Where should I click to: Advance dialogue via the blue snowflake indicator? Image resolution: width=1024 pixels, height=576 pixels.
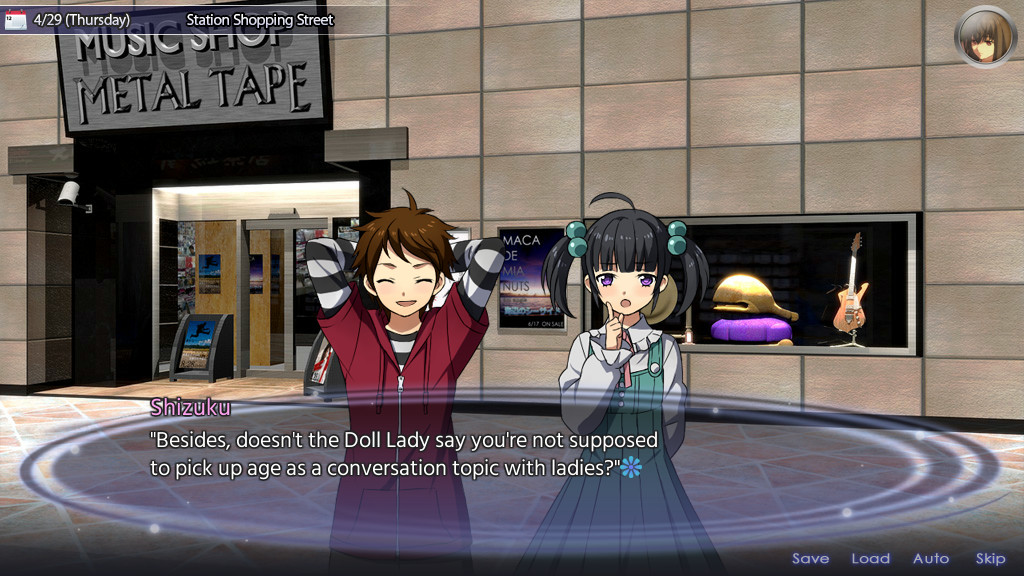pyautogui.click(x=629, y=467)
